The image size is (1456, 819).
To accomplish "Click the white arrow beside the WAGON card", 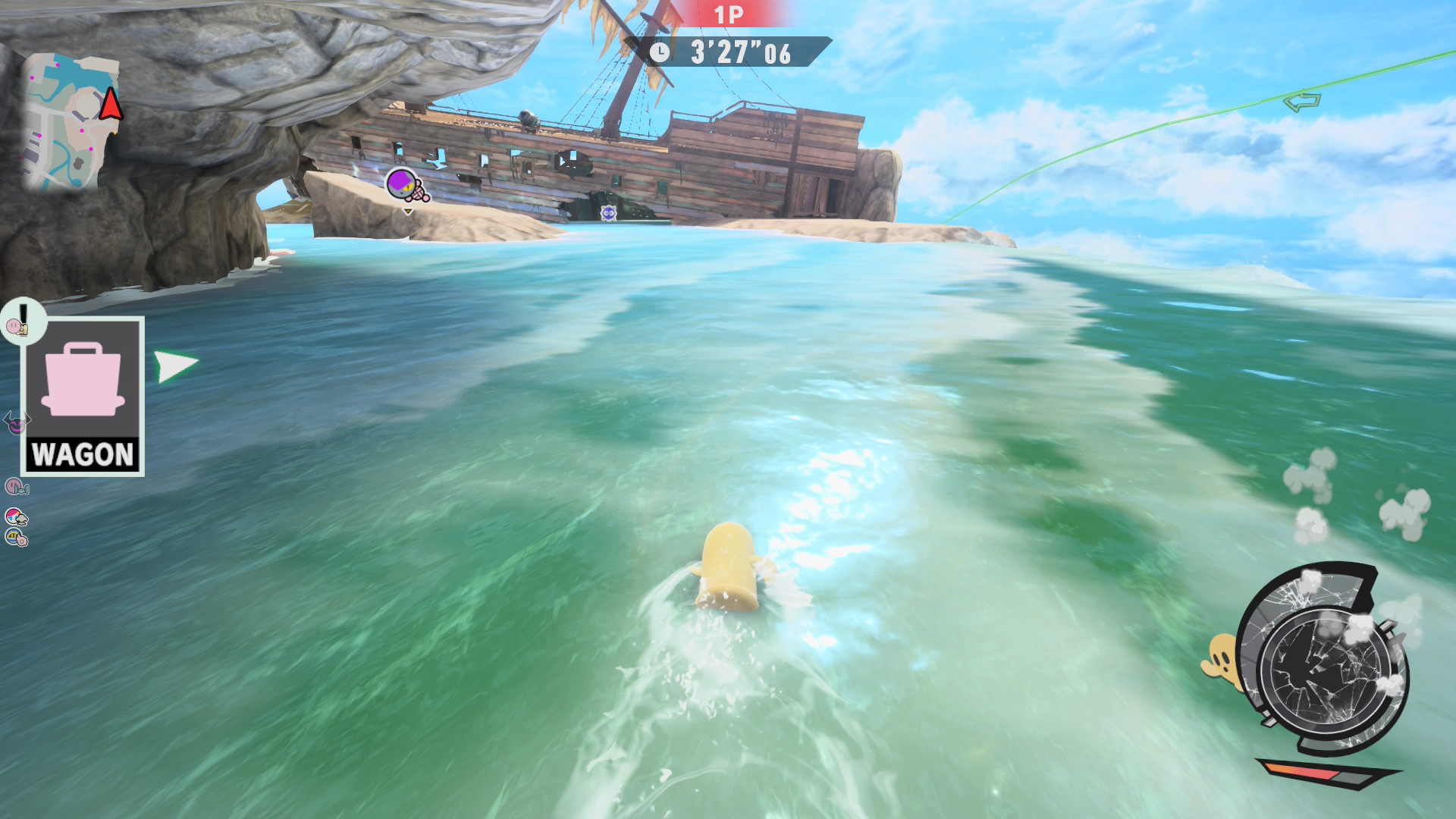I will [x=175, y=366].
